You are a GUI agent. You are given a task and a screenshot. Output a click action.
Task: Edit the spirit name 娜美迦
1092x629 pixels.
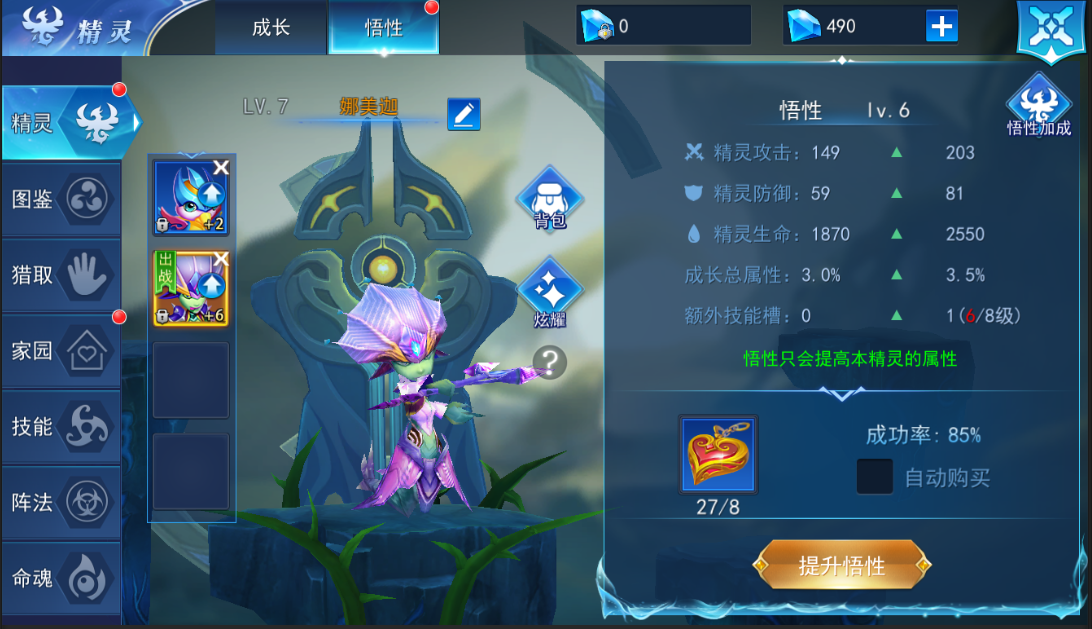point(463,114)
